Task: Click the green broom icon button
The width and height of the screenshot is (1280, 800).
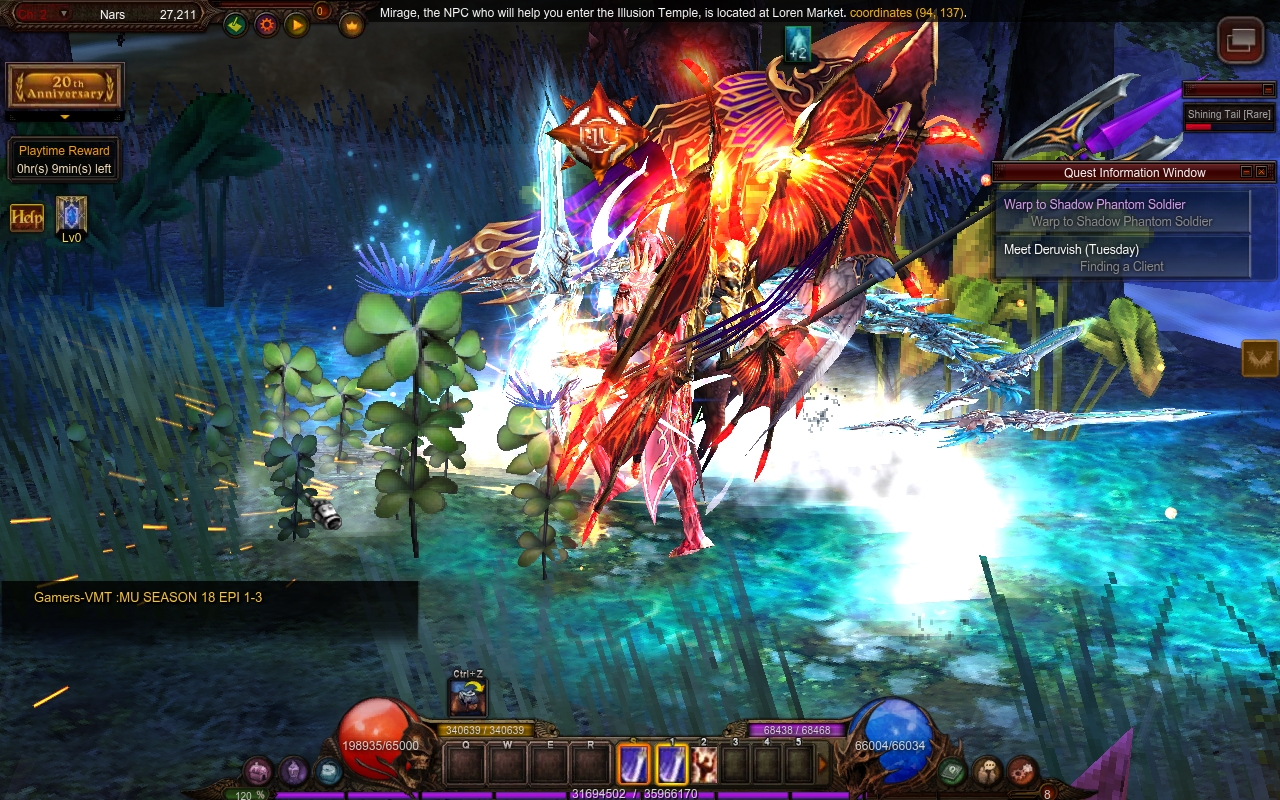Action: [235, 25]
